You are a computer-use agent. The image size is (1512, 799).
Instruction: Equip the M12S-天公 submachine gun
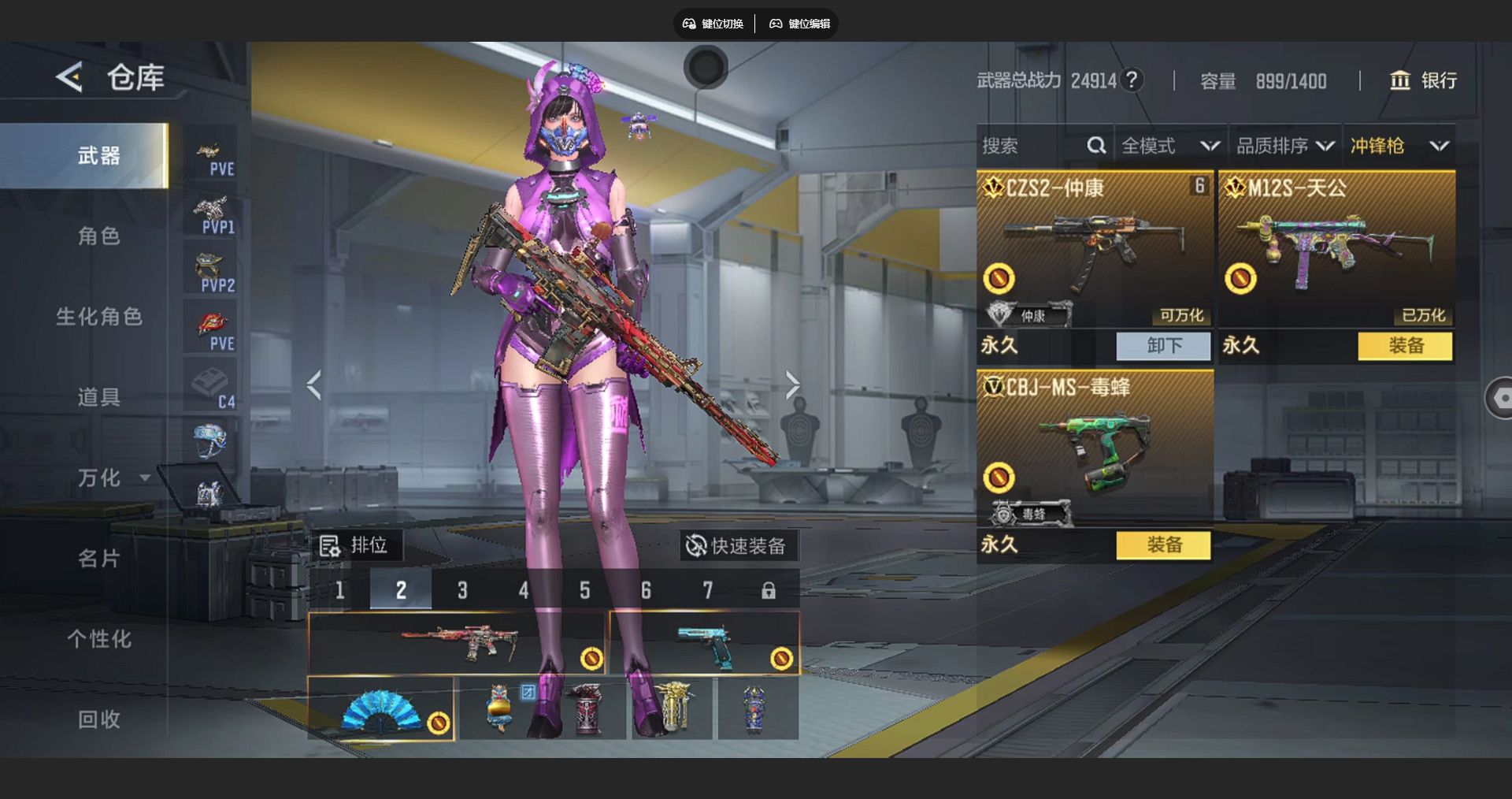[1405, 346]
